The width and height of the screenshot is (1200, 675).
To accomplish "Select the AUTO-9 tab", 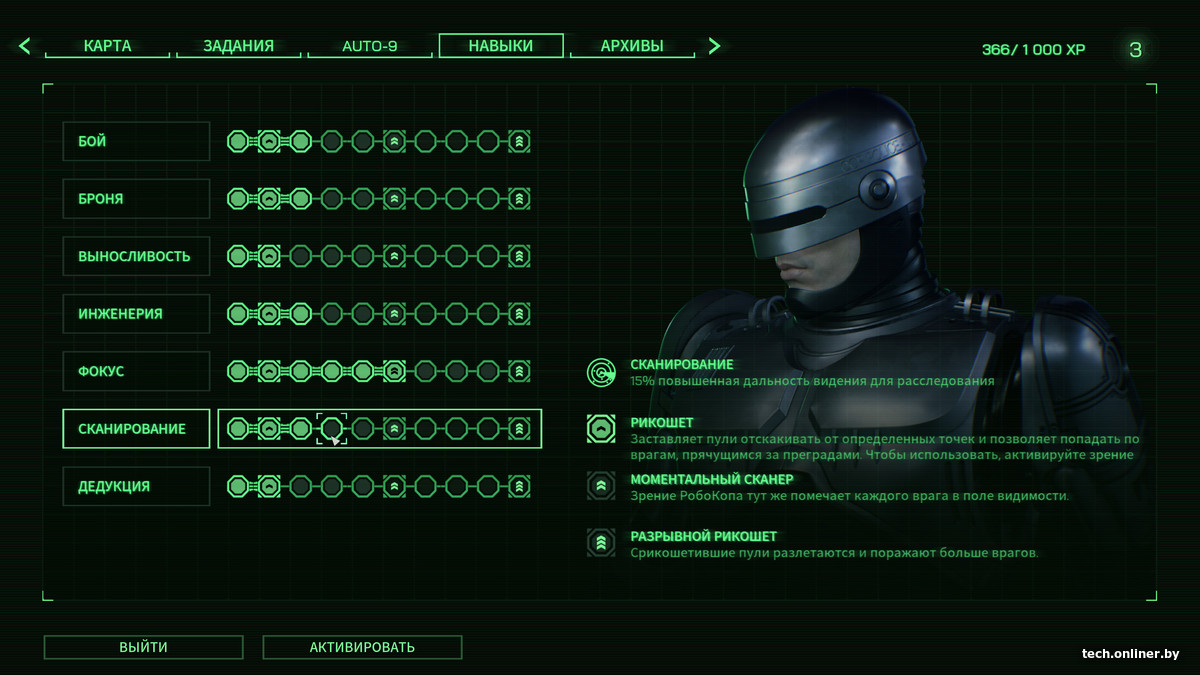I will (369, 46).
